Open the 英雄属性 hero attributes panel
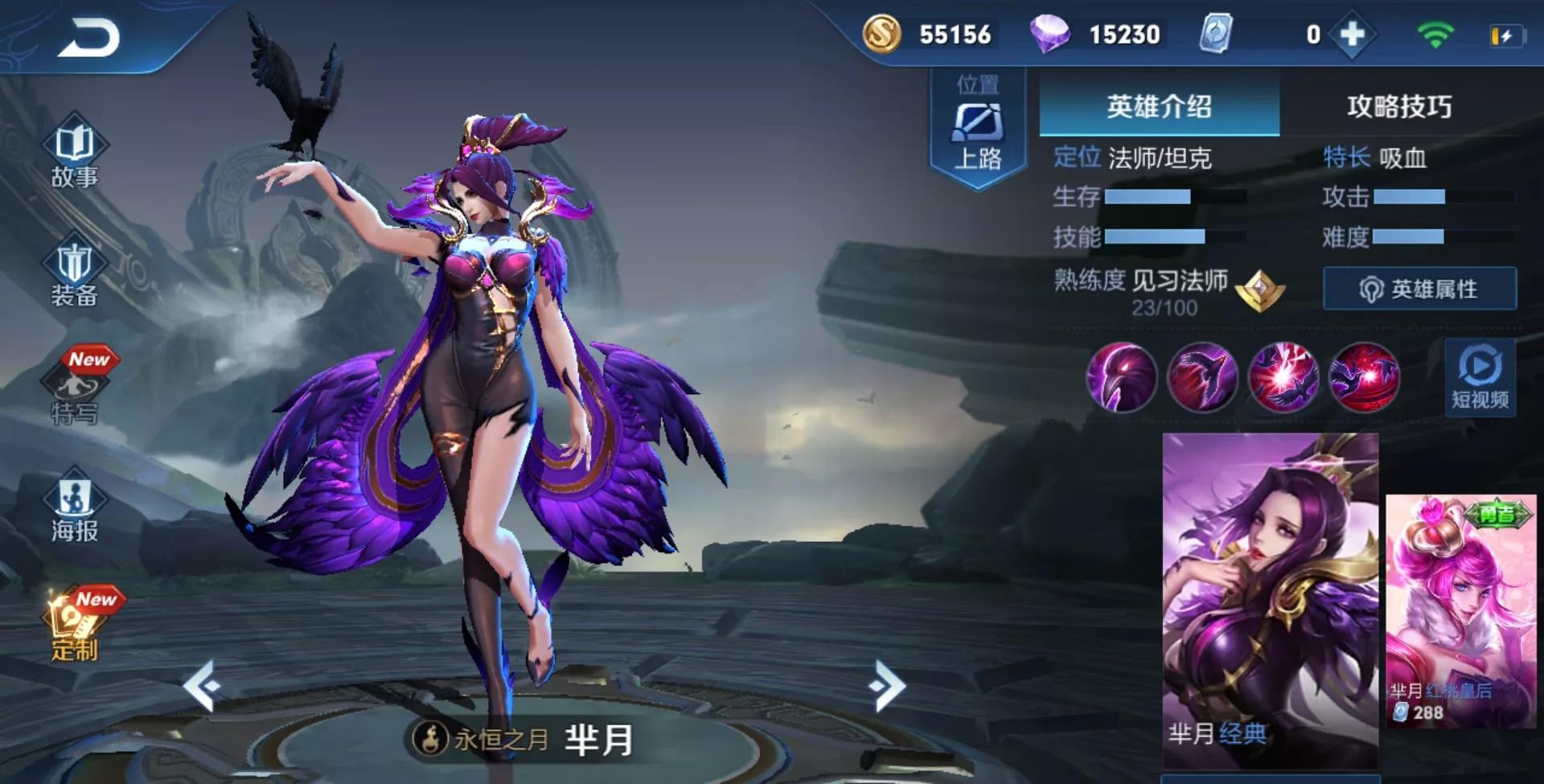The width and height of the screenshot is (1544, 784). tap(1419, 289)
